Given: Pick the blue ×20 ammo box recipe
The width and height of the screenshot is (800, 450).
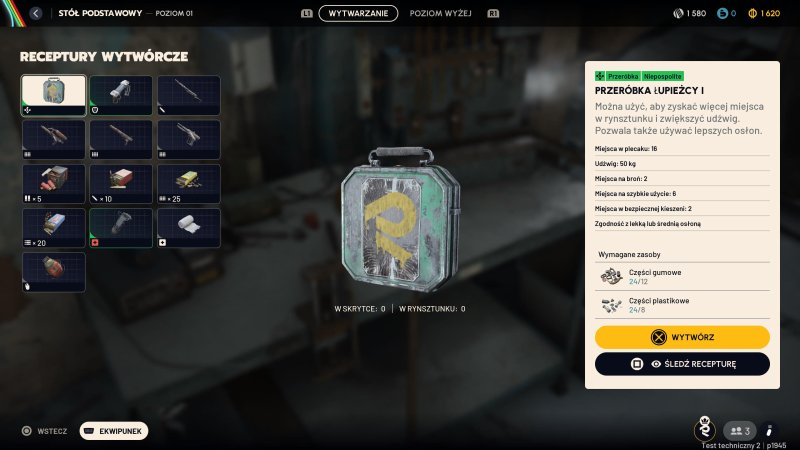Looking at the screenshot, I should tap(53, 228).
